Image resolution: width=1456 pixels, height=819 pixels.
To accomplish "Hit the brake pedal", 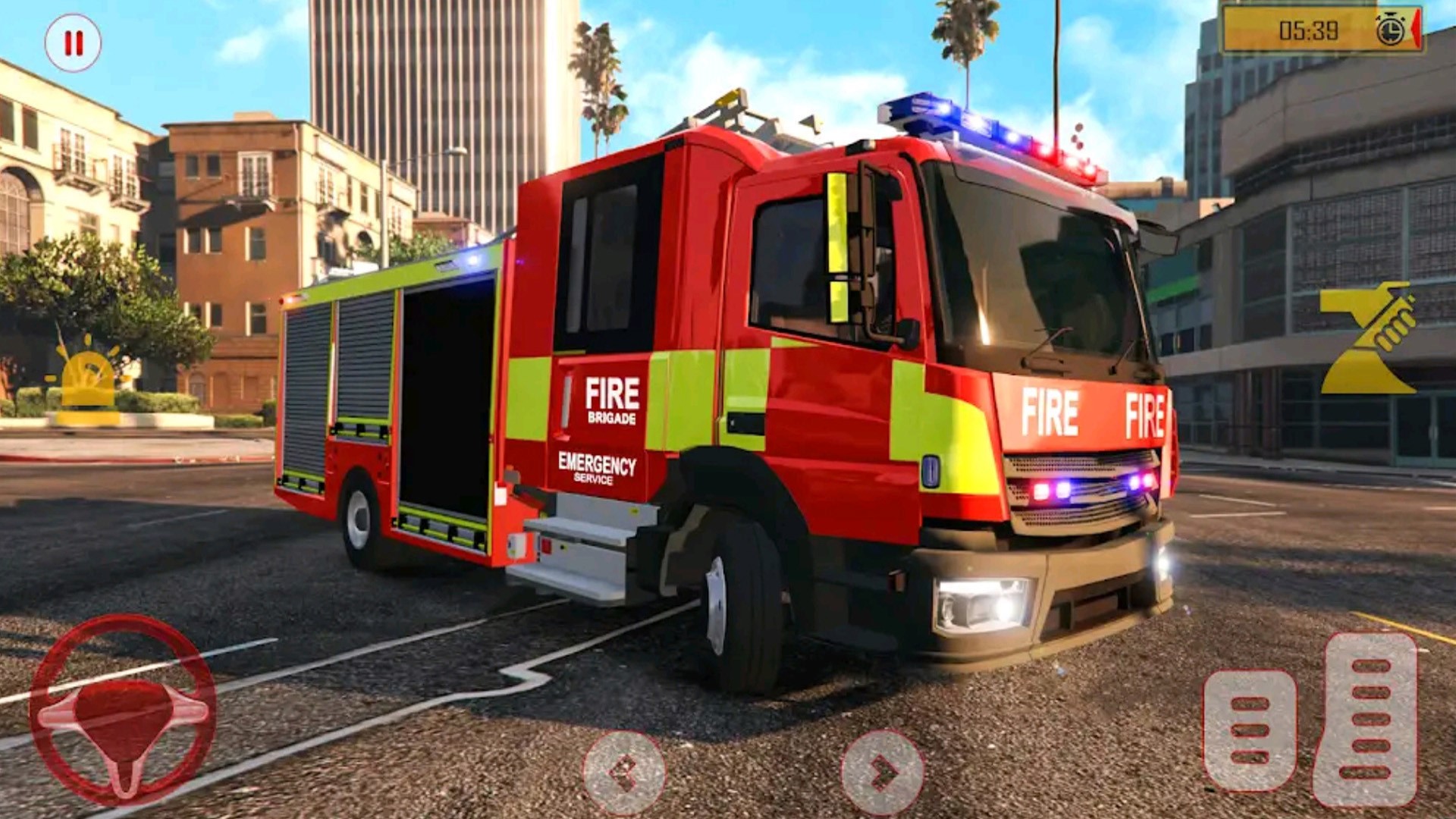I will point(1250,730).
